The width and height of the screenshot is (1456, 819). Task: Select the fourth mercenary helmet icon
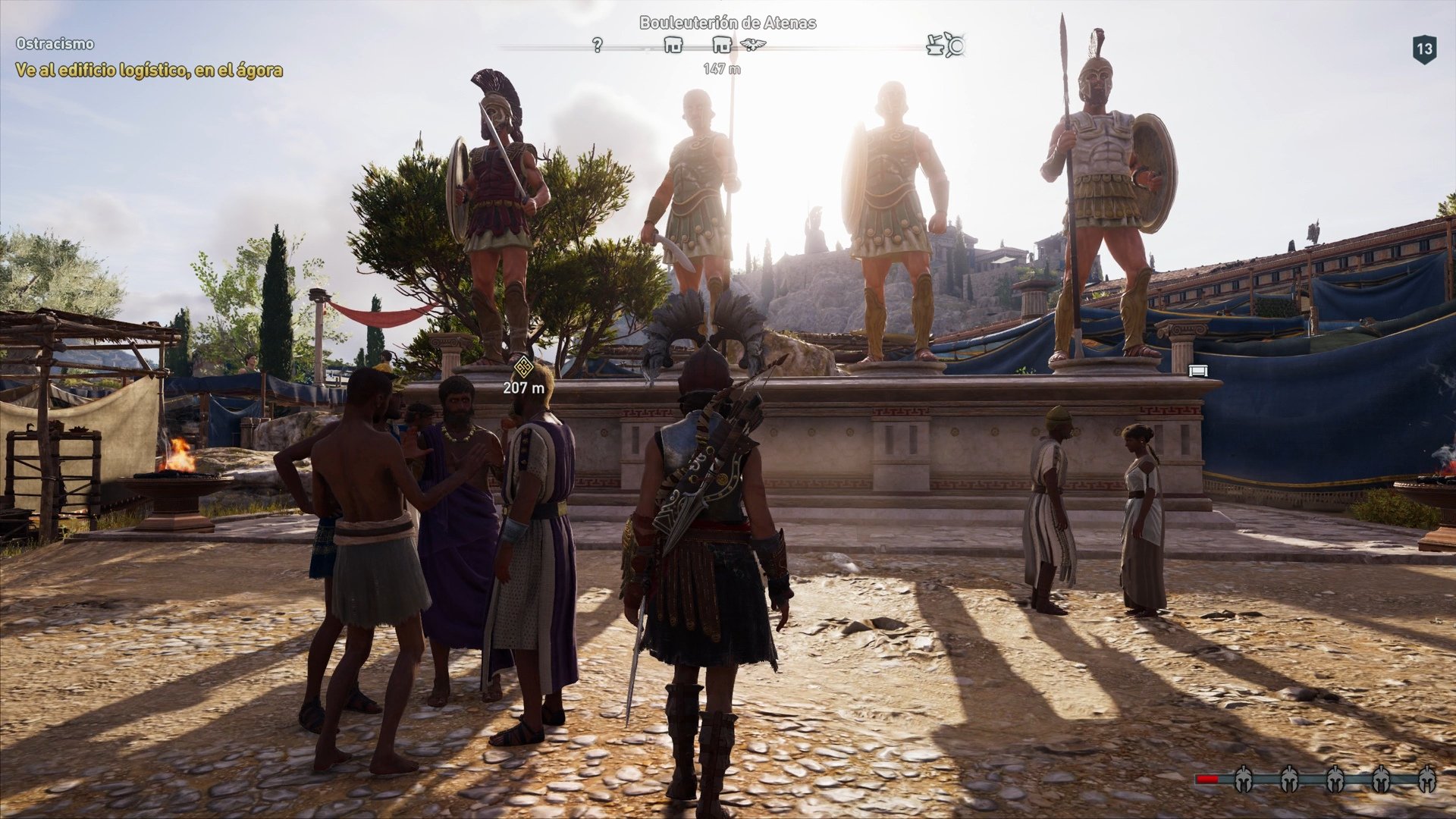[1380, 780]
